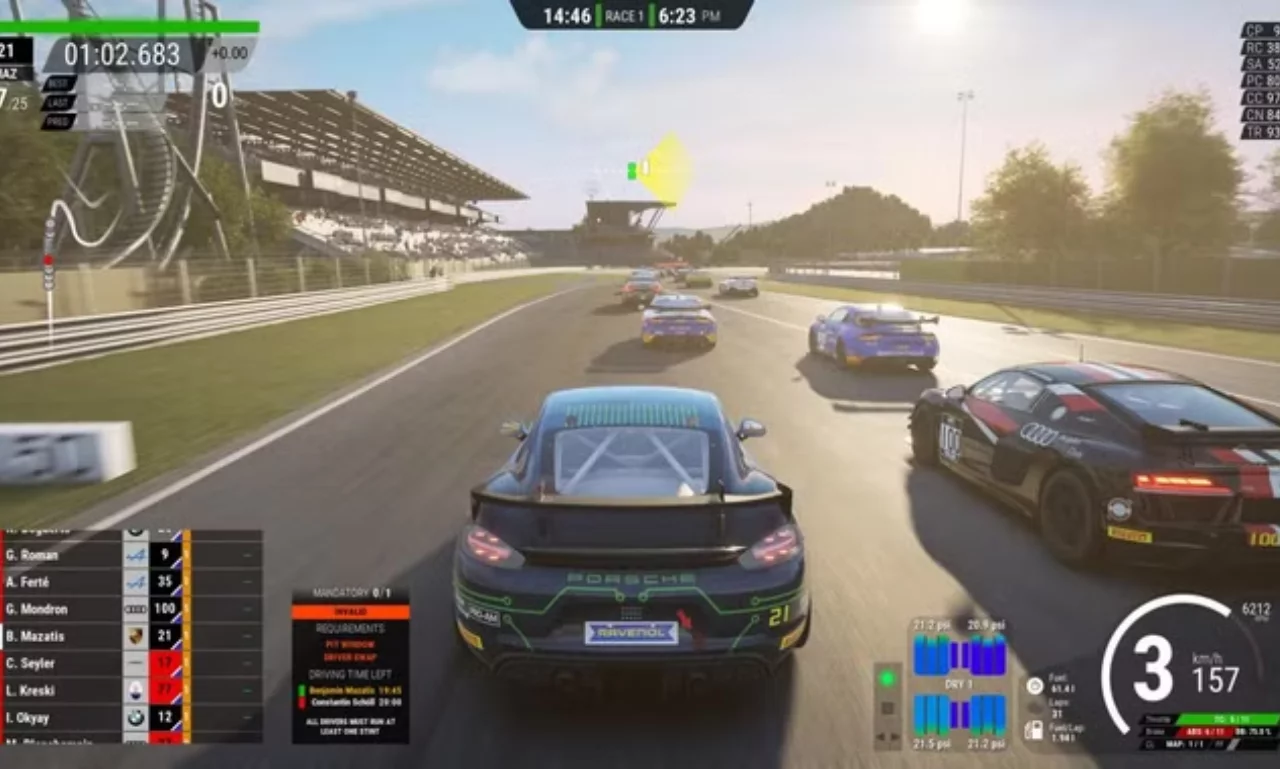1280x769 pixels.
Task: Toggle Constantin Scholl's red stint indicator
Action: pos(303,702)
